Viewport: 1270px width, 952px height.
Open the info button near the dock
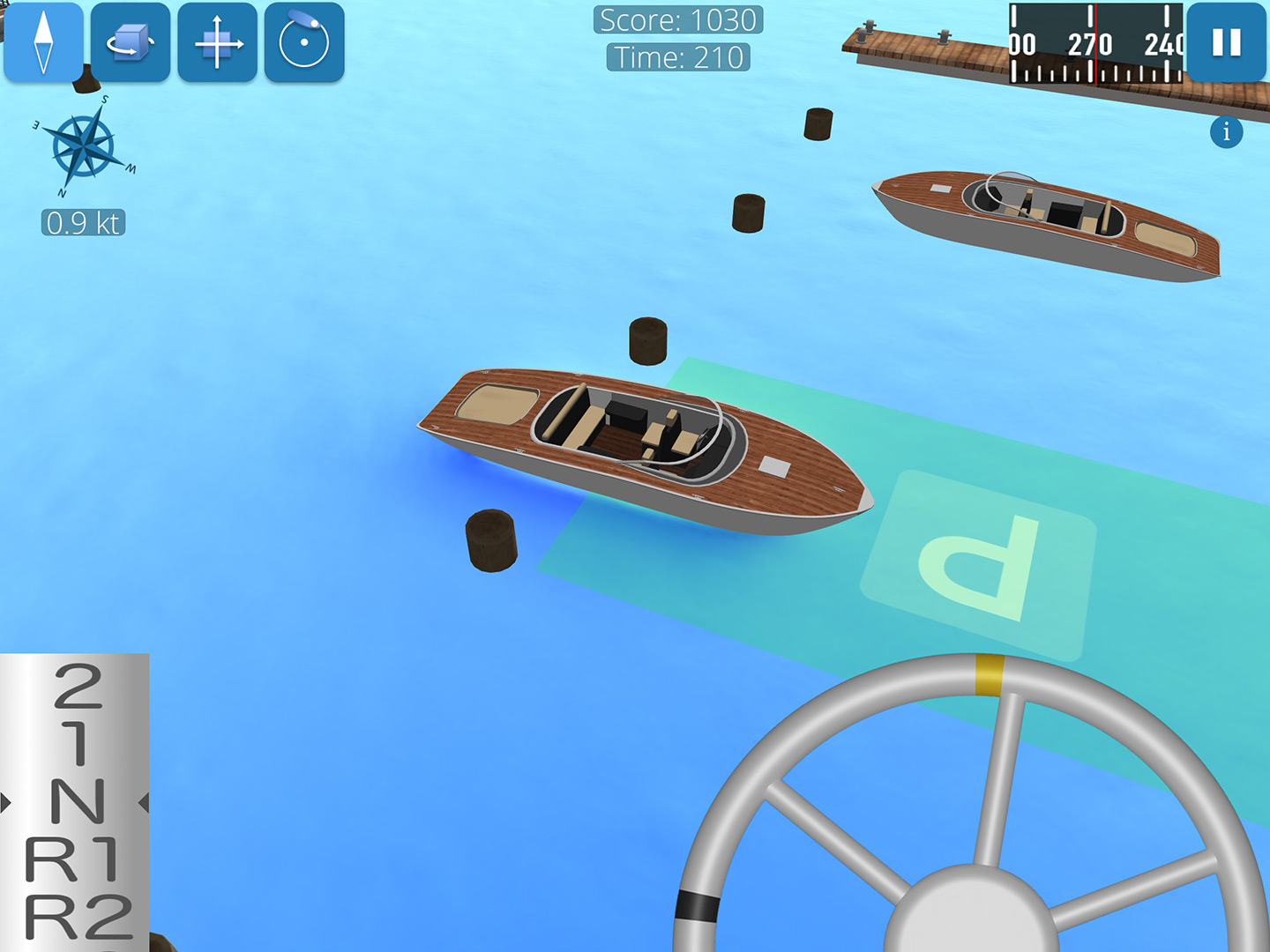click(x=1225, y=132)
